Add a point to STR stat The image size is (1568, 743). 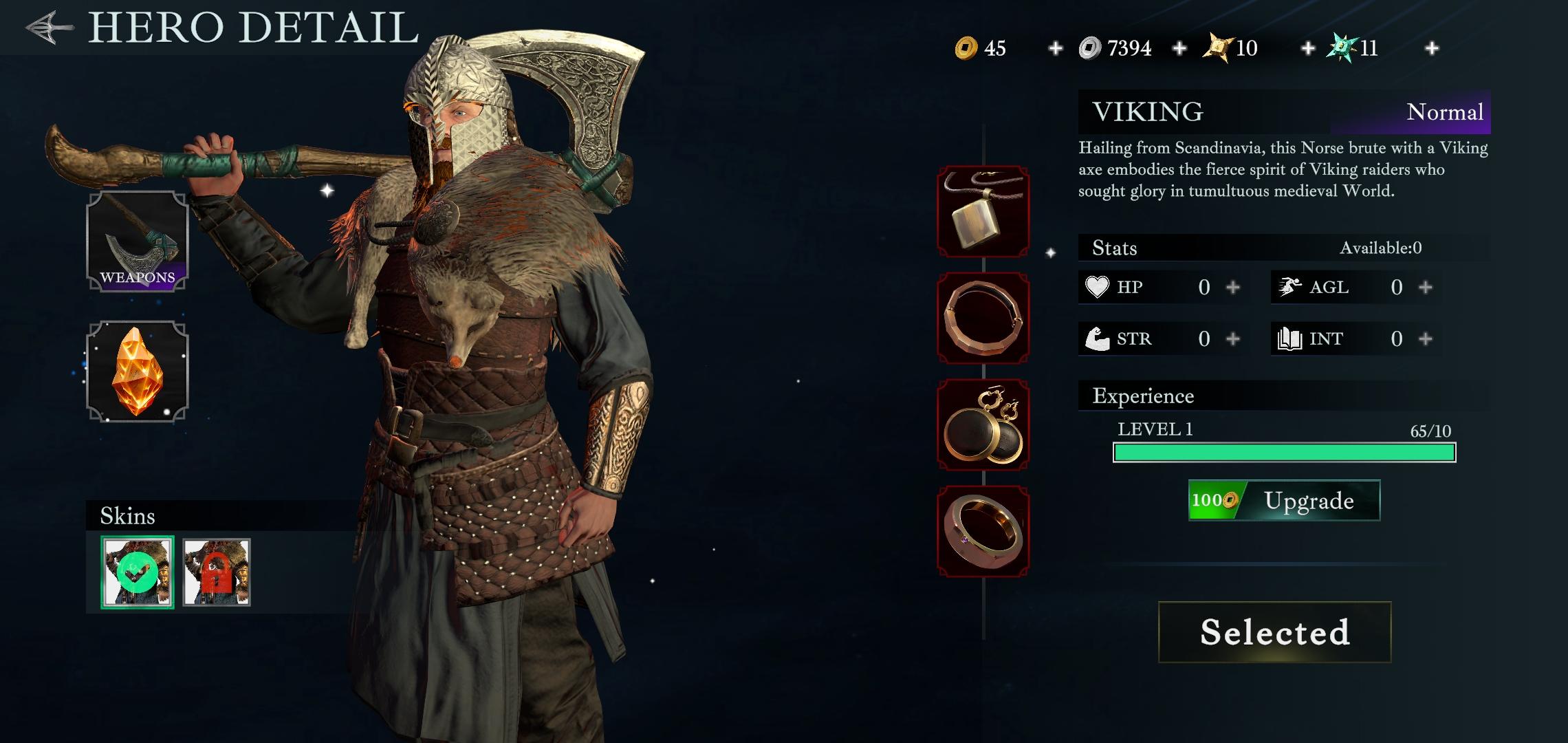(1233, 338)
